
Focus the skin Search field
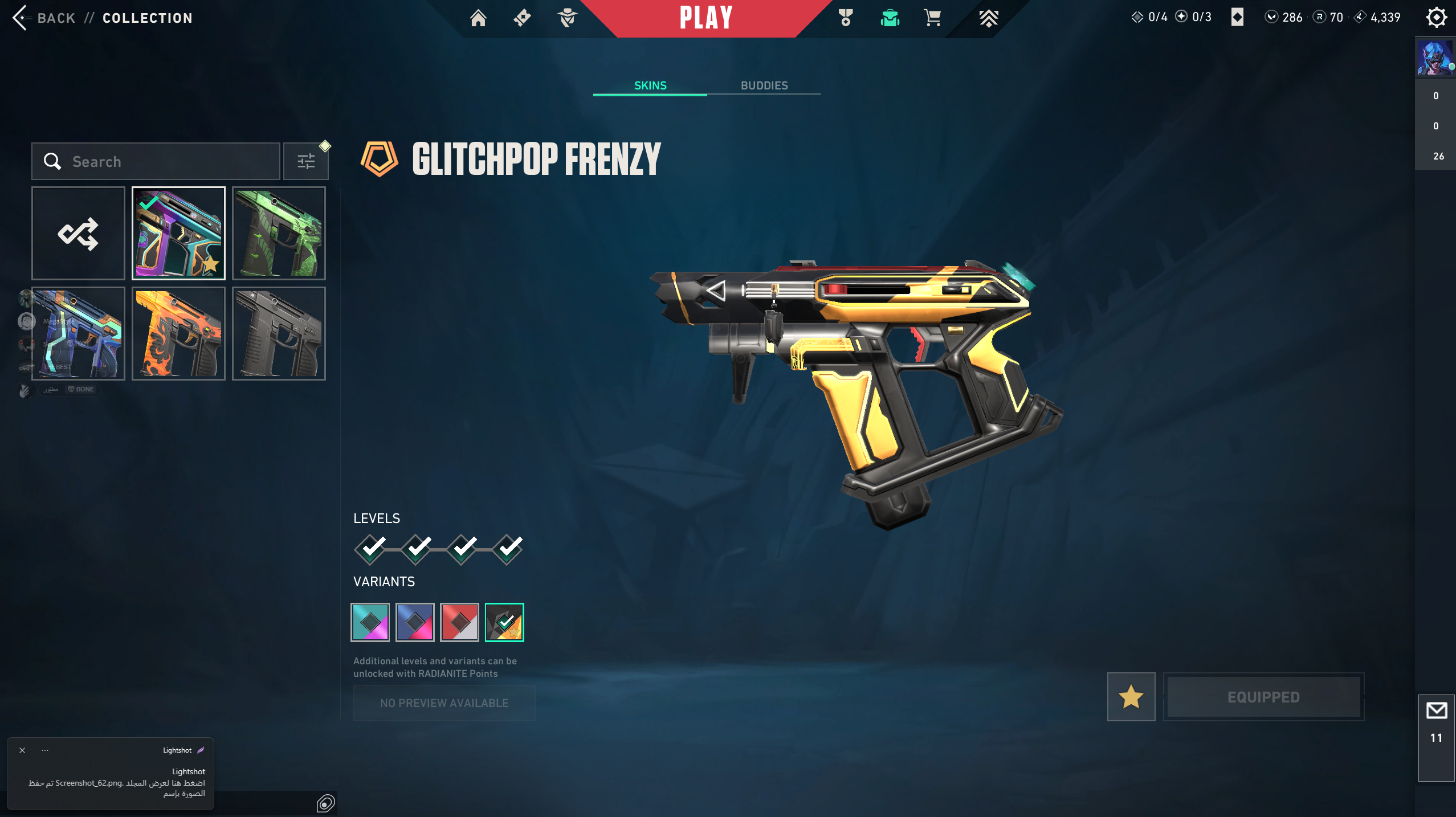coord(165,162)
